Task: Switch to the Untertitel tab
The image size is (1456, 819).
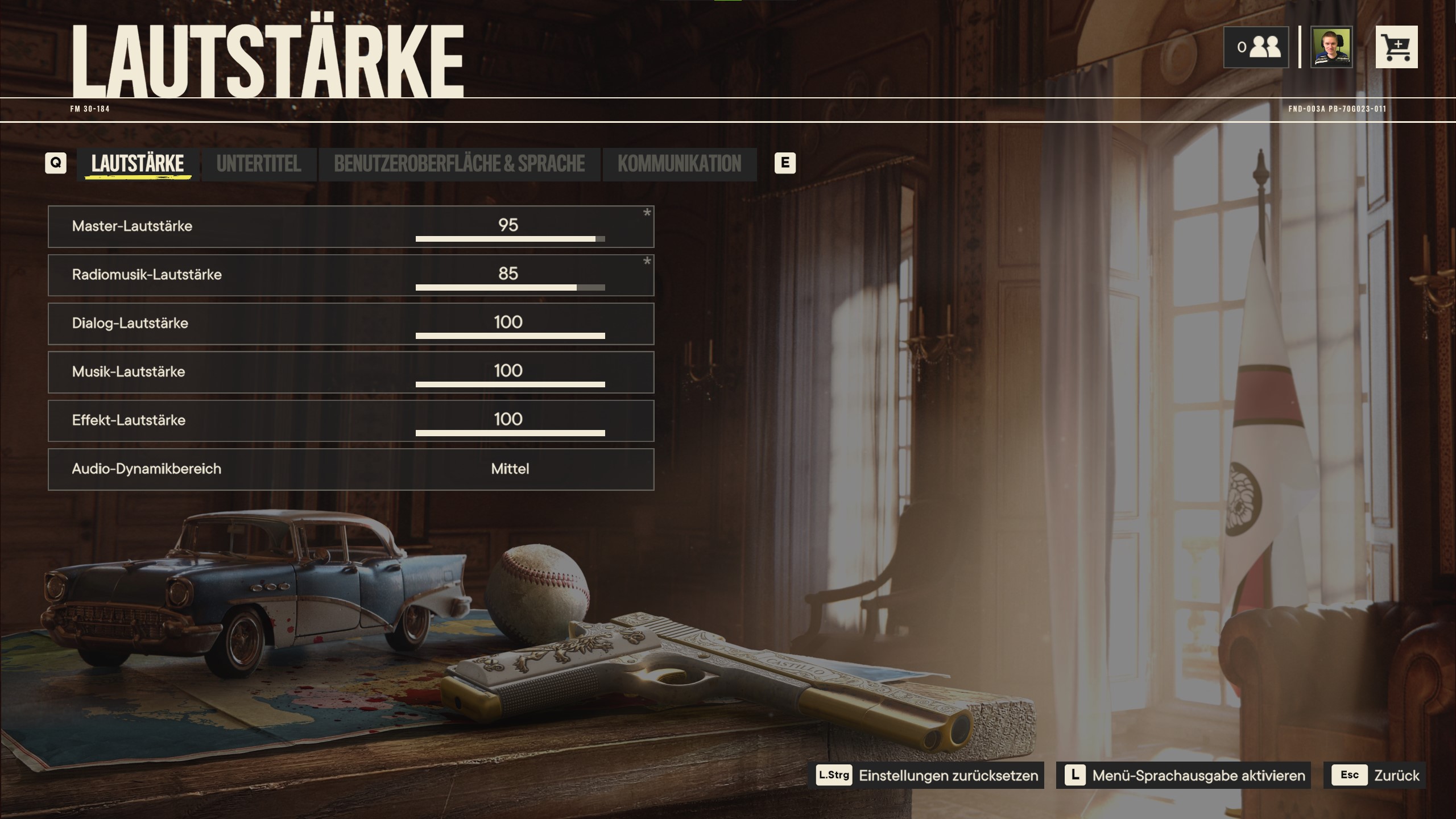Action: click(259, 164)
